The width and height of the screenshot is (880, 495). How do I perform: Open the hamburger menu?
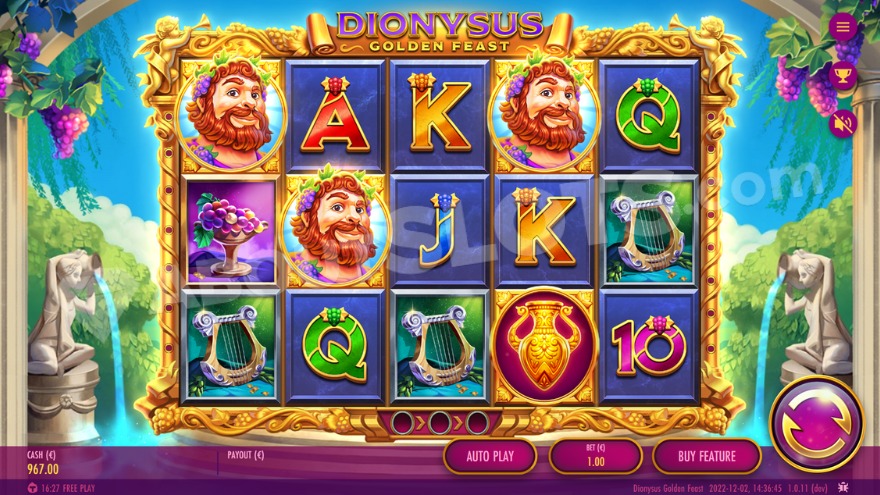[843, 27]
